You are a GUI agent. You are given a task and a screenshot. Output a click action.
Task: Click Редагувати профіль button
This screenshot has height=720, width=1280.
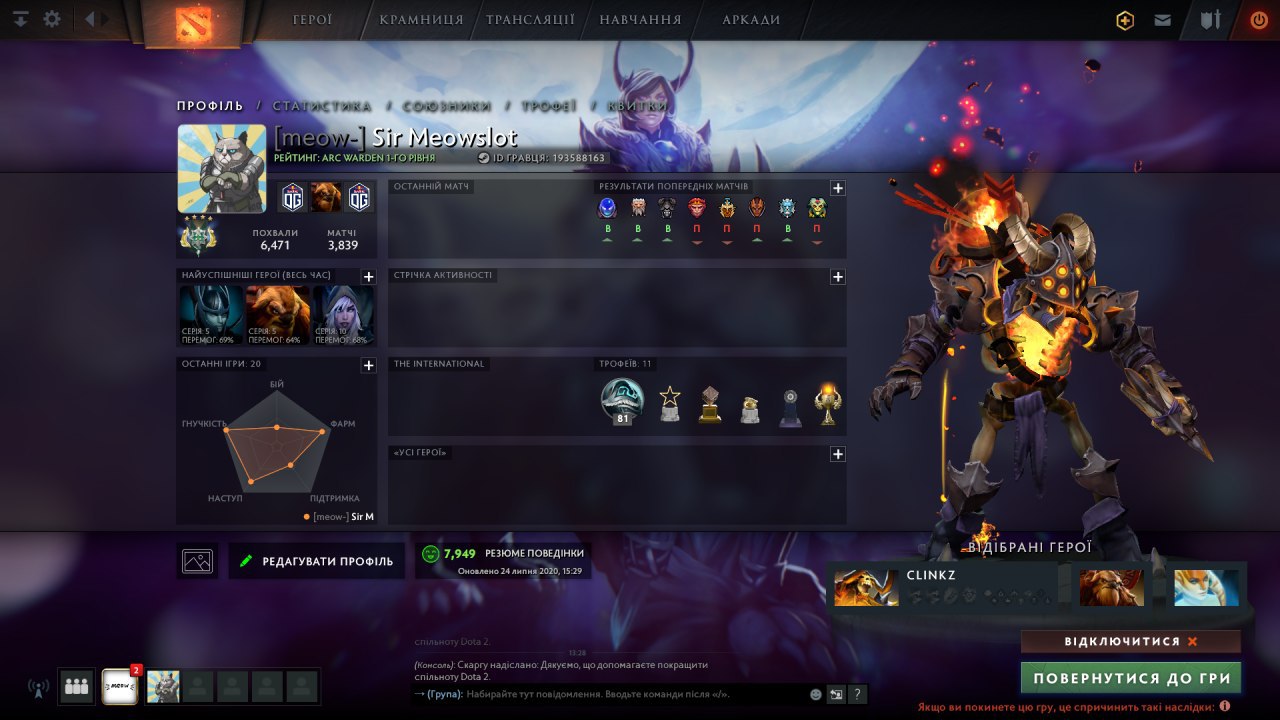coord(317,561)
